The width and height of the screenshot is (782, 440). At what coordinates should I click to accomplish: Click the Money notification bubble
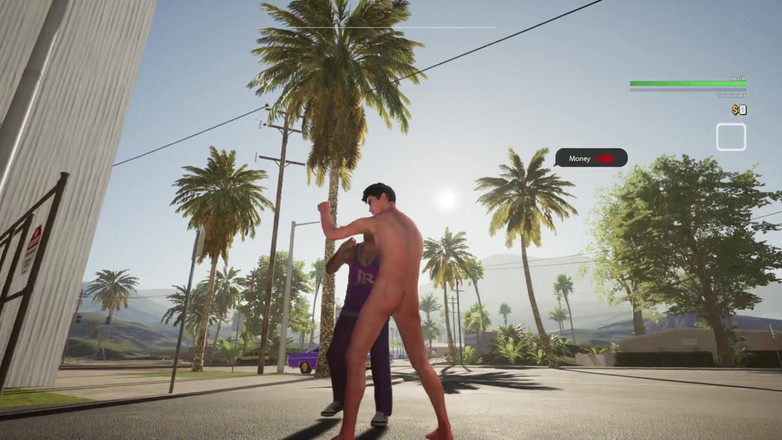[591, 158]
